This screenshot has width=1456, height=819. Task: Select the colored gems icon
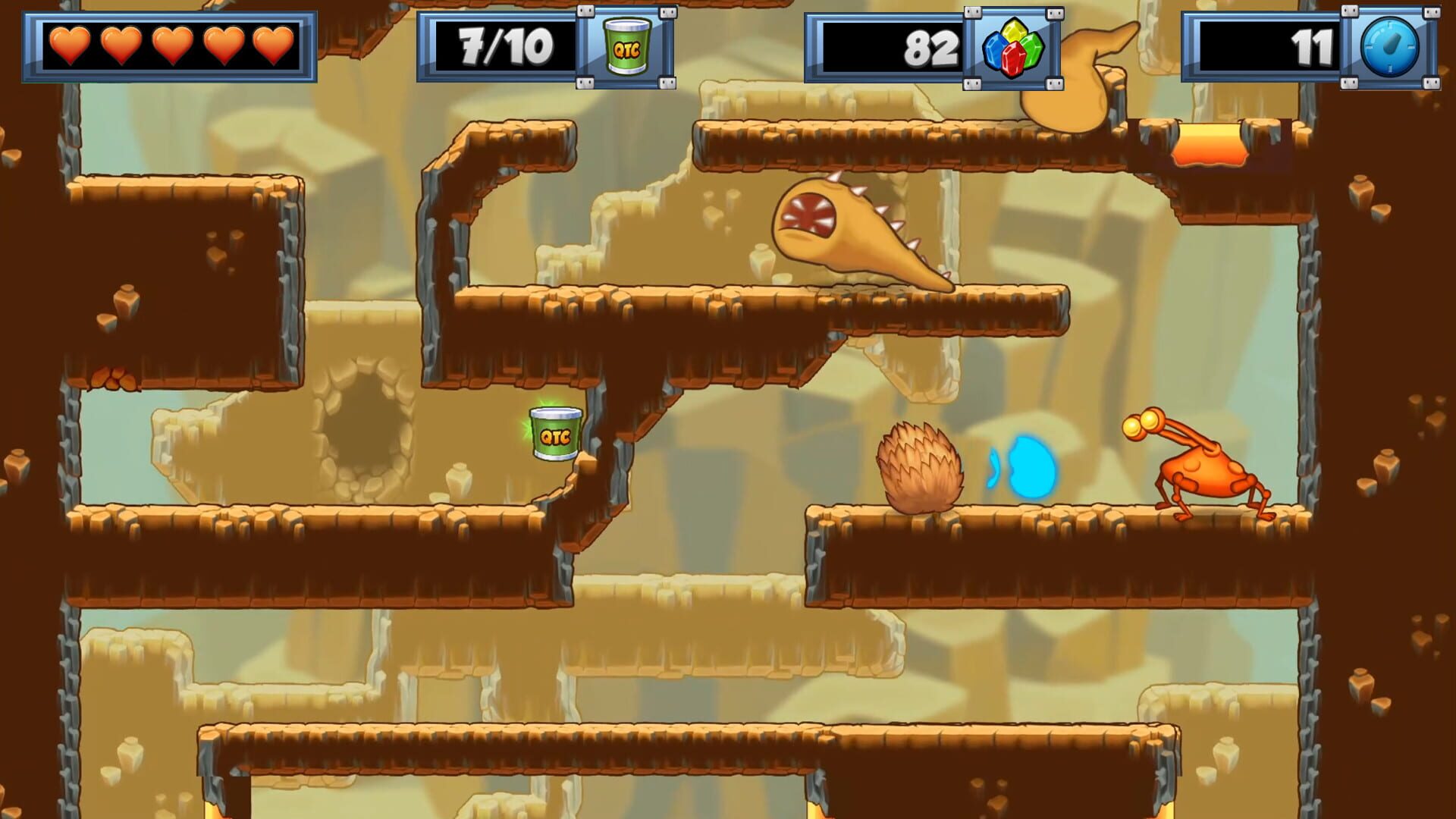pyautogui.click(x=1013, y=48)
